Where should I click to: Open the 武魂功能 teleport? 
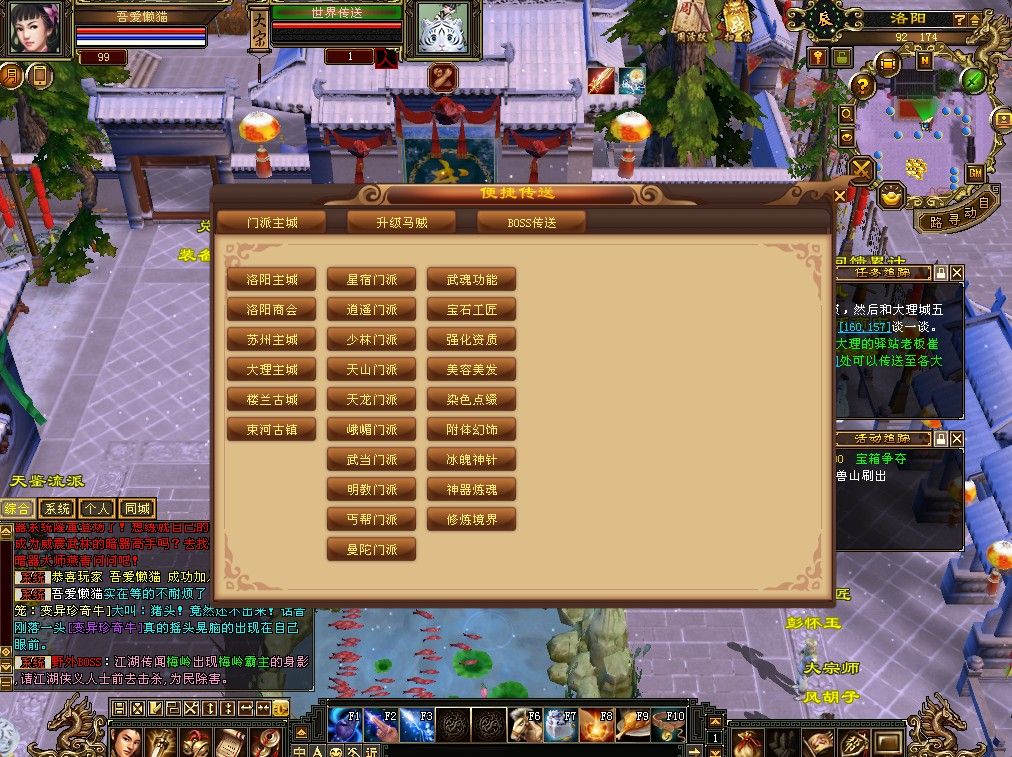pos(472,280)
